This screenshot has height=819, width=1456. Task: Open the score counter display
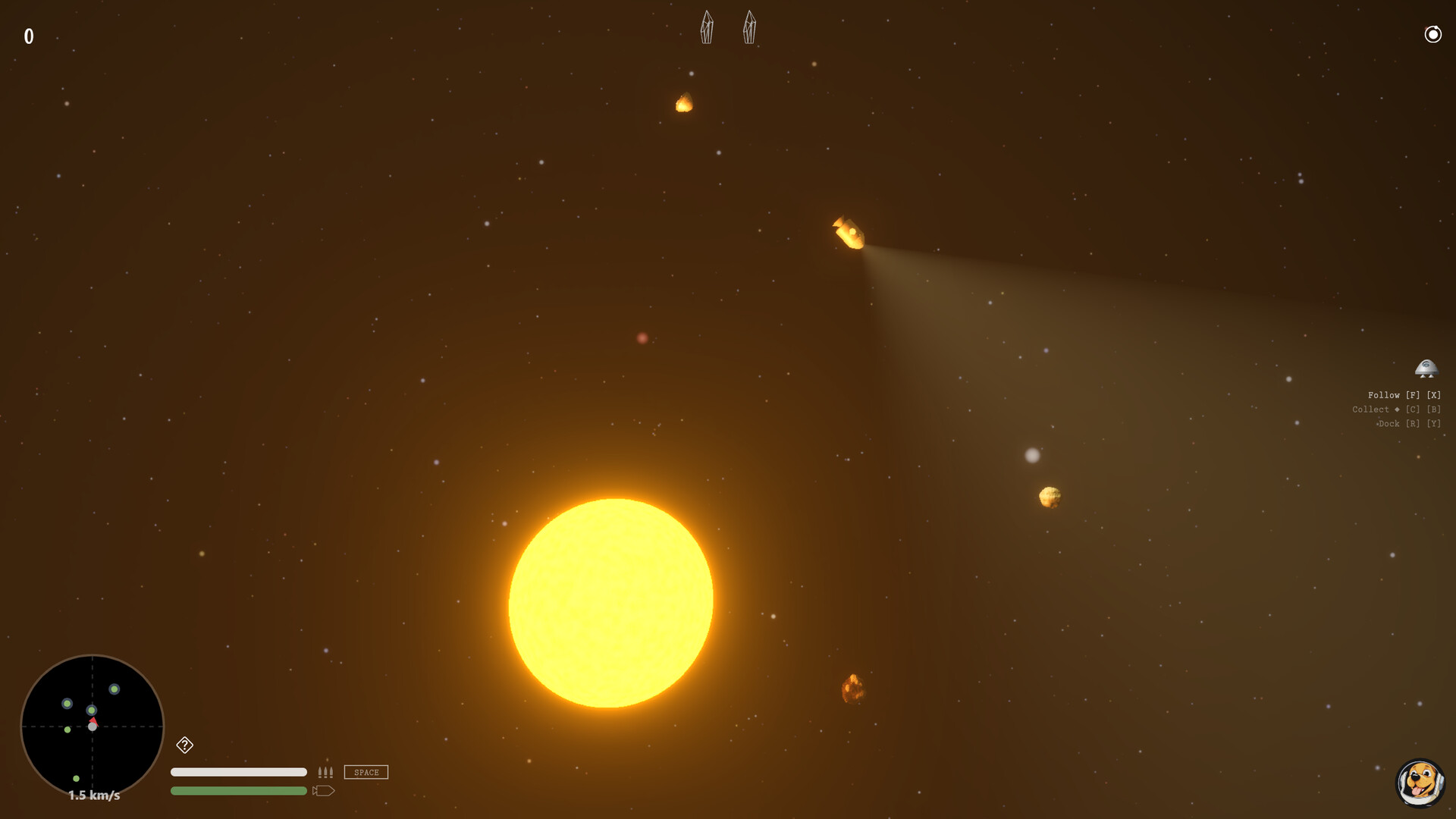[x=29, y=35]
